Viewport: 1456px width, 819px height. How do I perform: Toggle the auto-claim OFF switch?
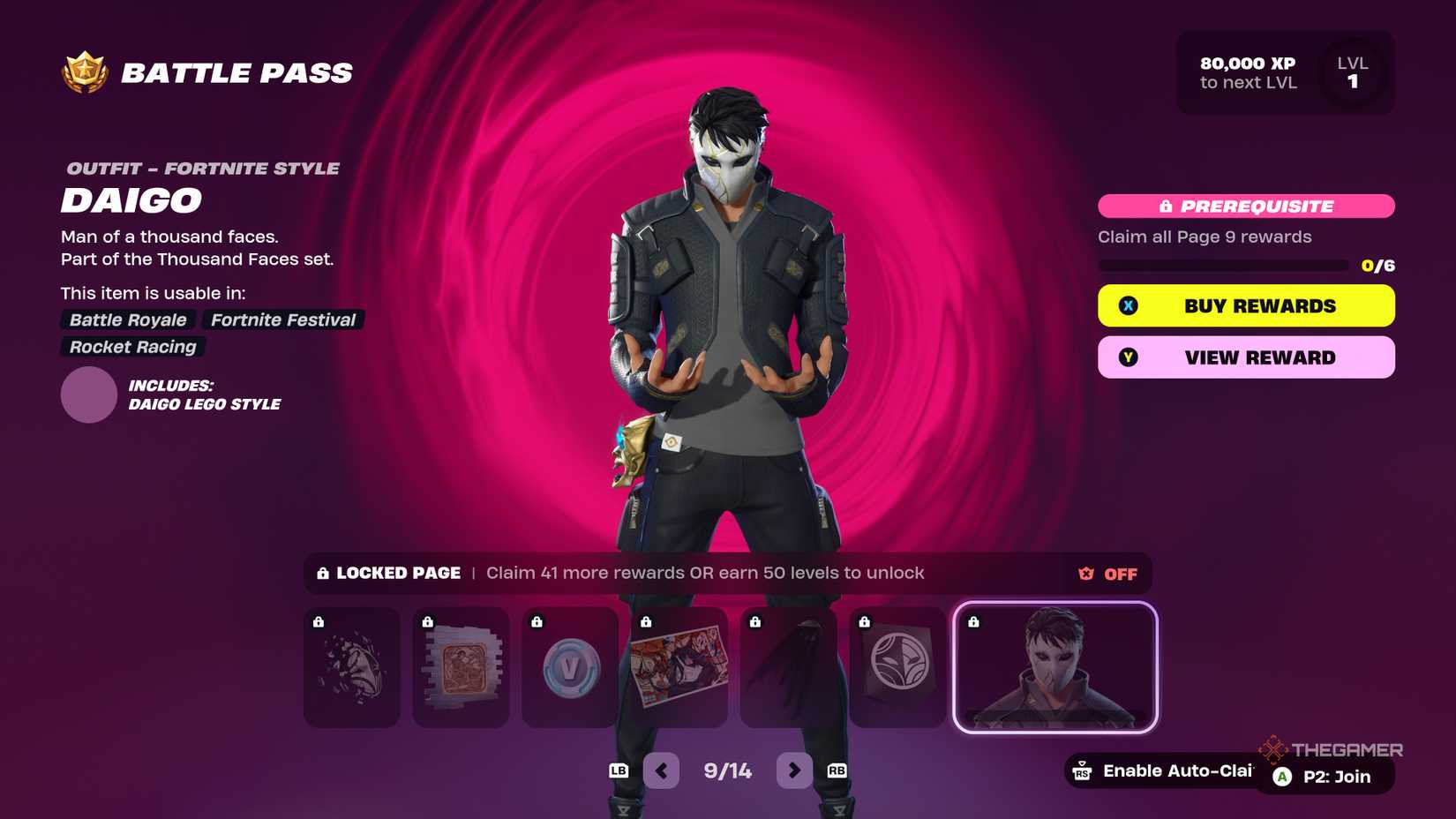1119,574
